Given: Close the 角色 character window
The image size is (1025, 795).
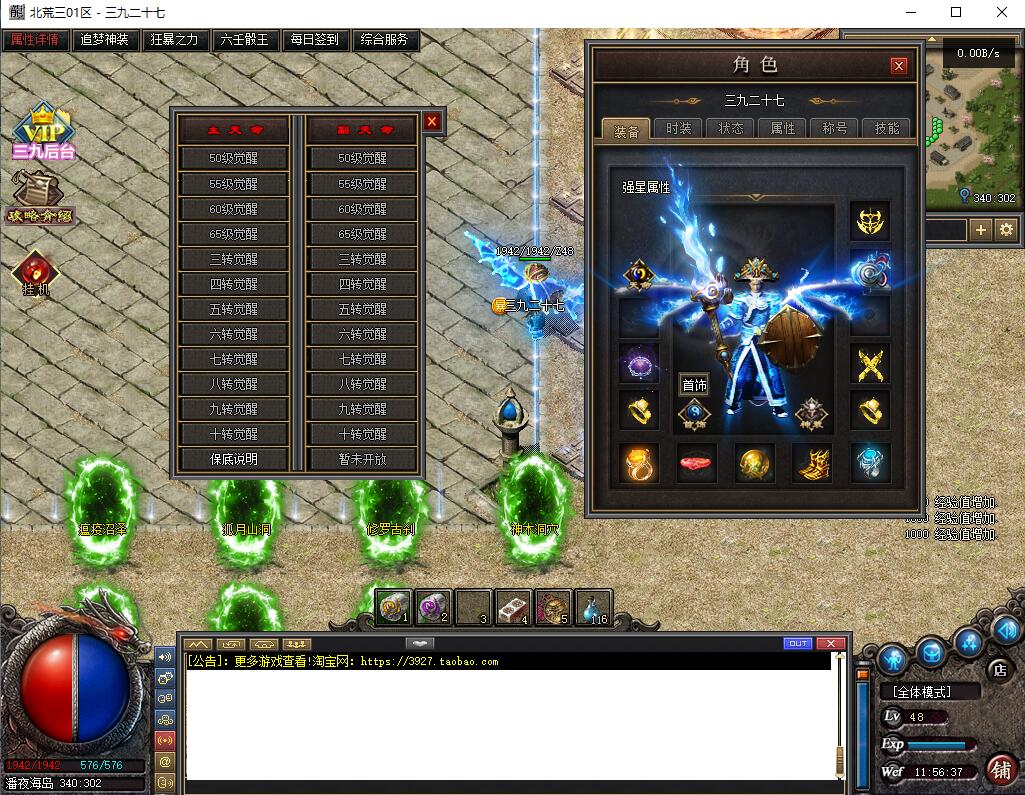Looking at the screenshot, I should (x=899, y=66).
